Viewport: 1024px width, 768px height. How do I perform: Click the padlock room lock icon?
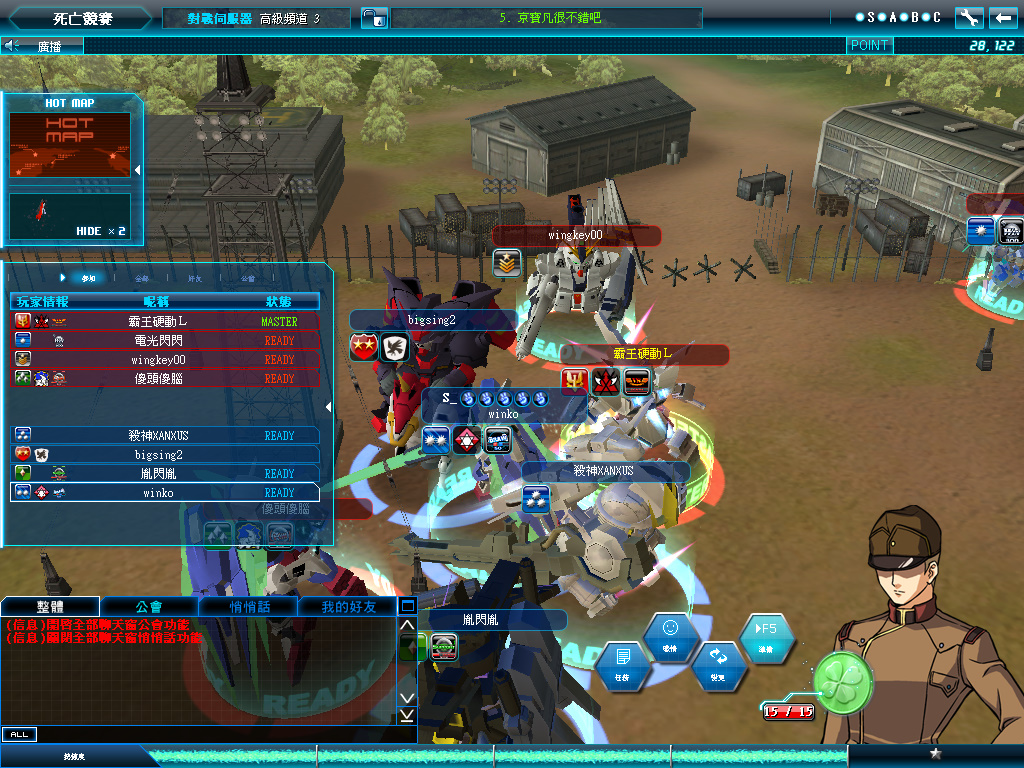click(x=374, y=17)
